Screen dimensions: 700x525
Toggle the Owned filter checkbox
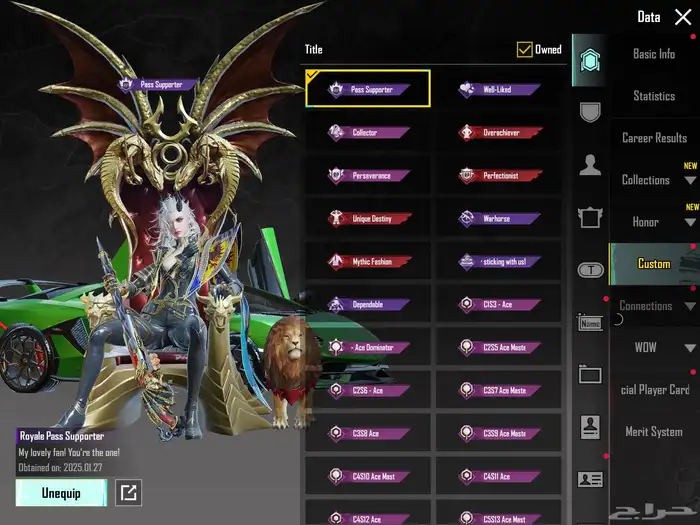pos(525,49)
